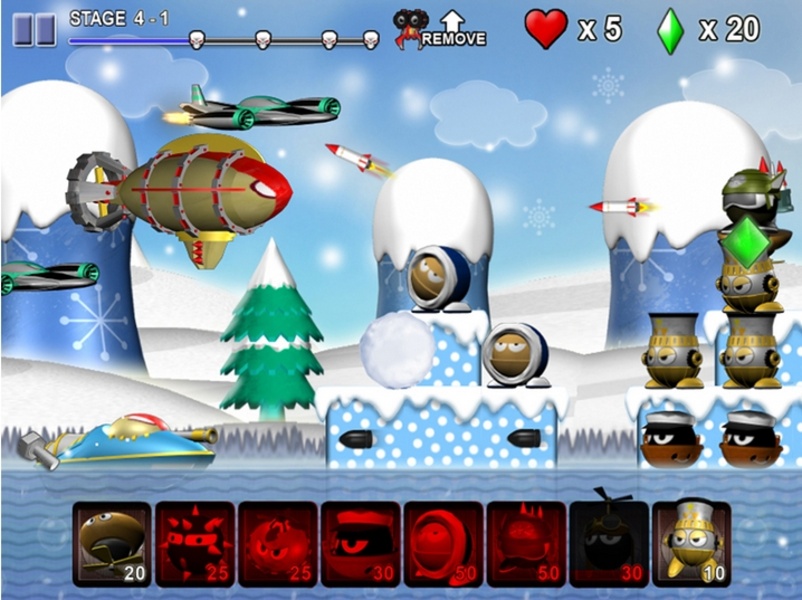Select the gold-helmet unit costing 10
This screenshot has height=600, width=802.
click(691, 543)
